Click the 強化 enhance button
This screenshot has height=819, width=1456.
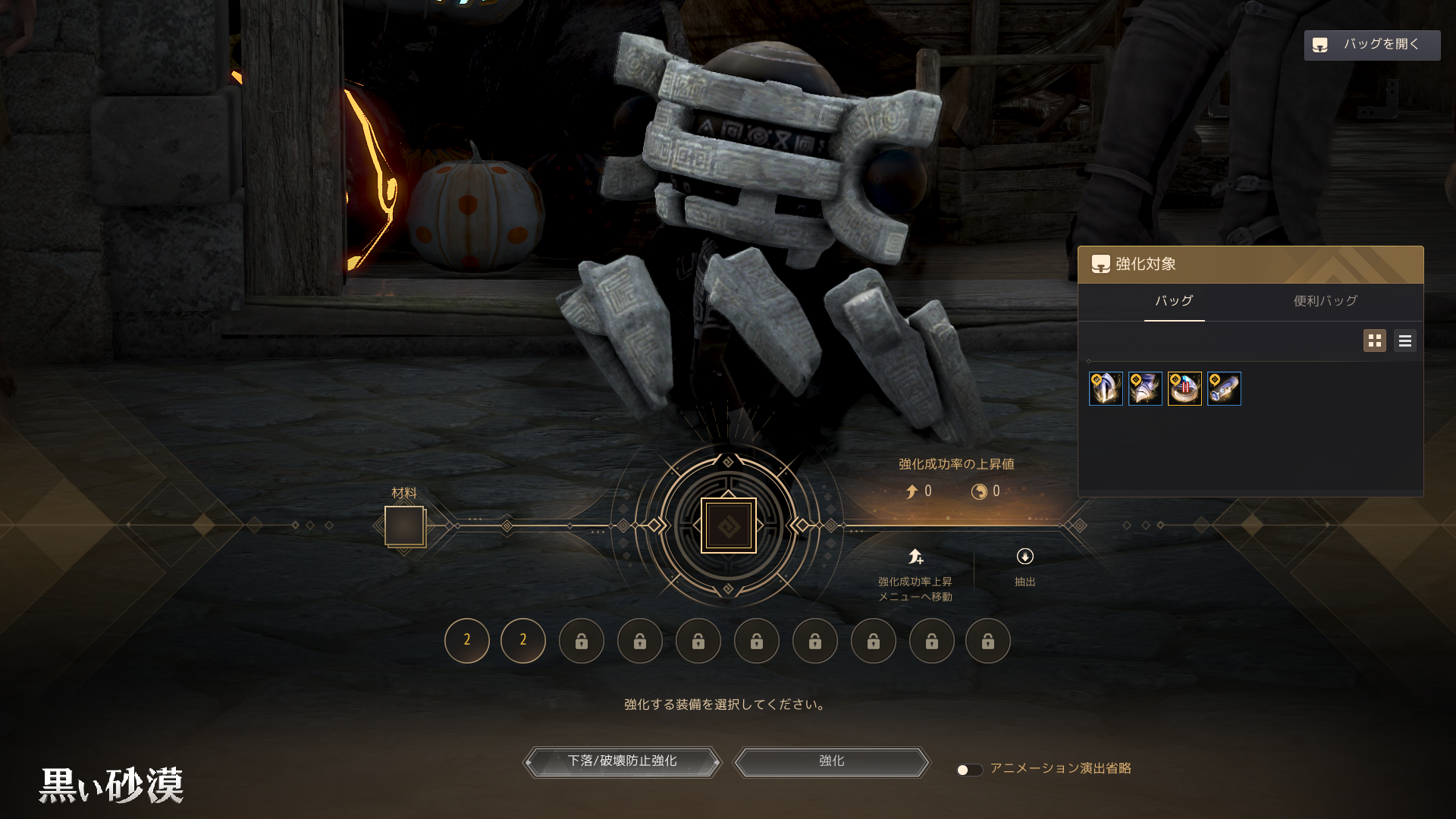point(831,761)
